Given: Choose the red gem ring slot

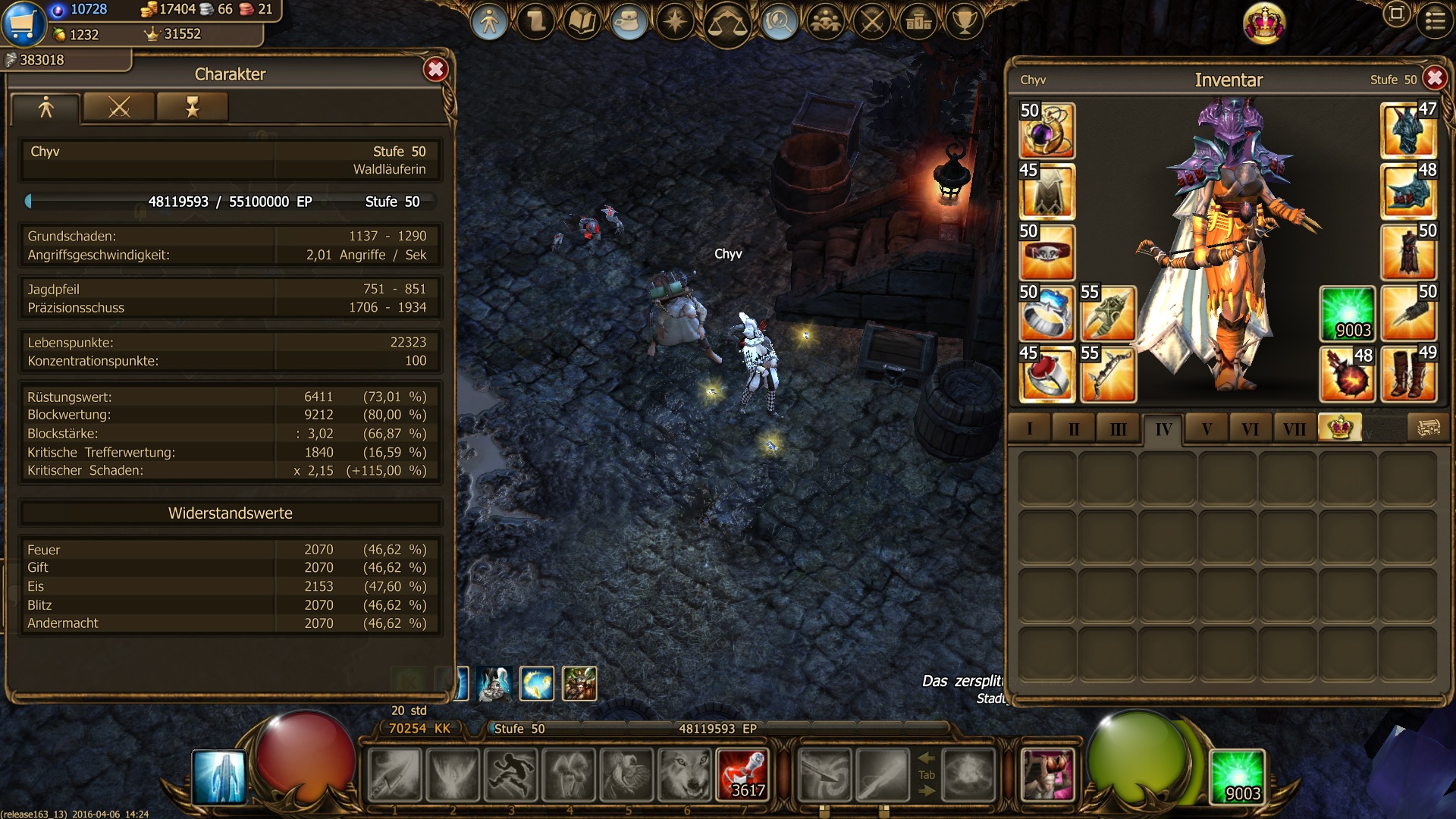Looking at the screenshot, I should click(1046, 374).
